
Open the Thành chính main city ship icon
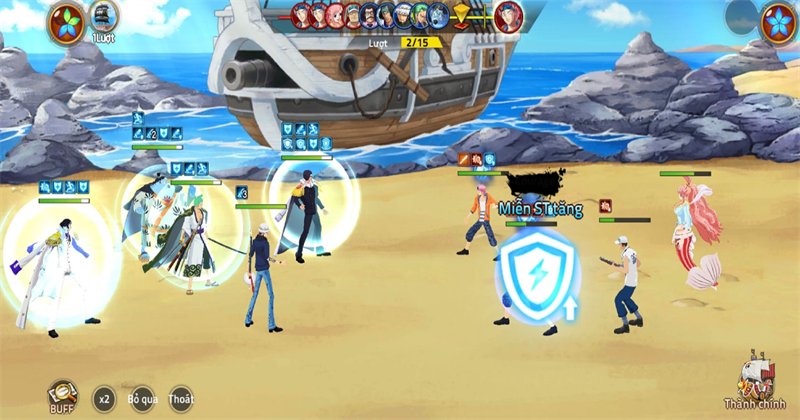click(758, 380)
